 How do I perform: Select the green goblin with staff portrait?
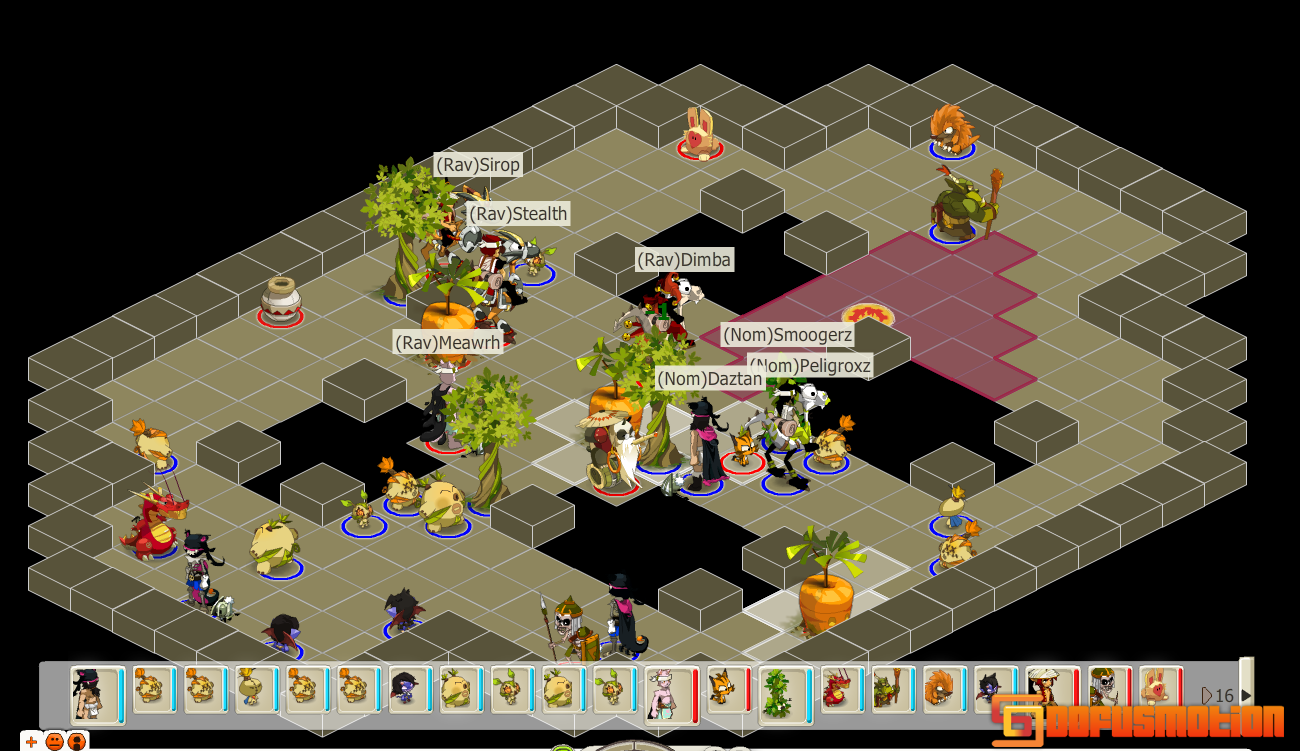[x=889, y=690]
